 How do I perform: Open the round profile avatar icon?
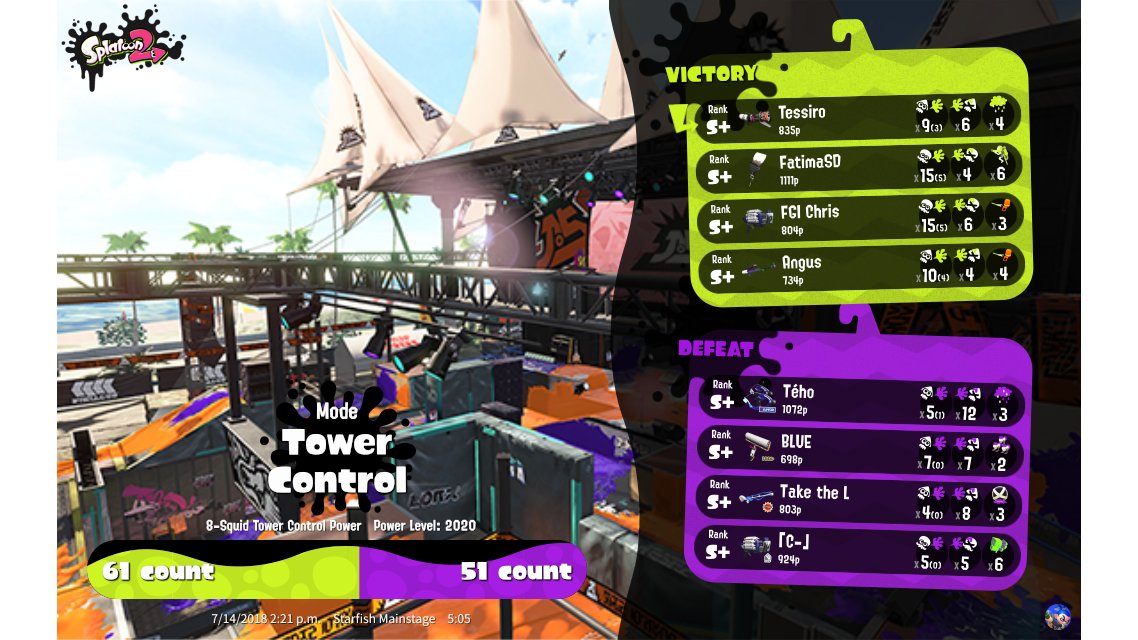1057,615
